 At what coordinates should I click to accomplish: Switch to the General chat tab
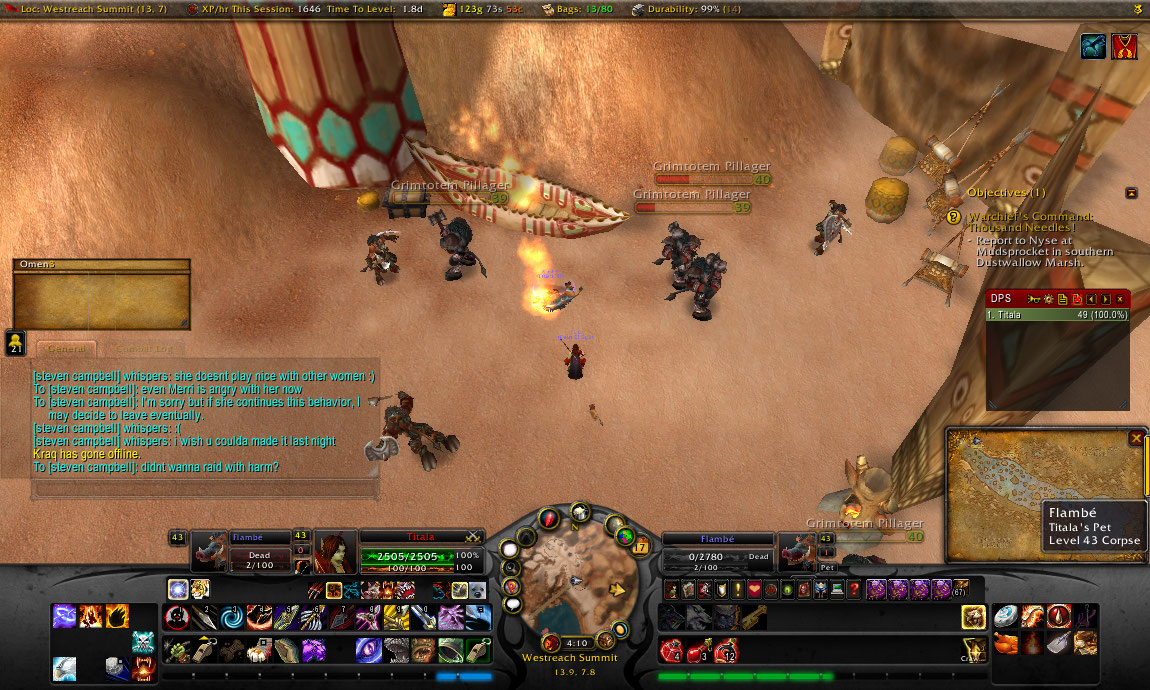pyautogui.click(x=66, y=349)
